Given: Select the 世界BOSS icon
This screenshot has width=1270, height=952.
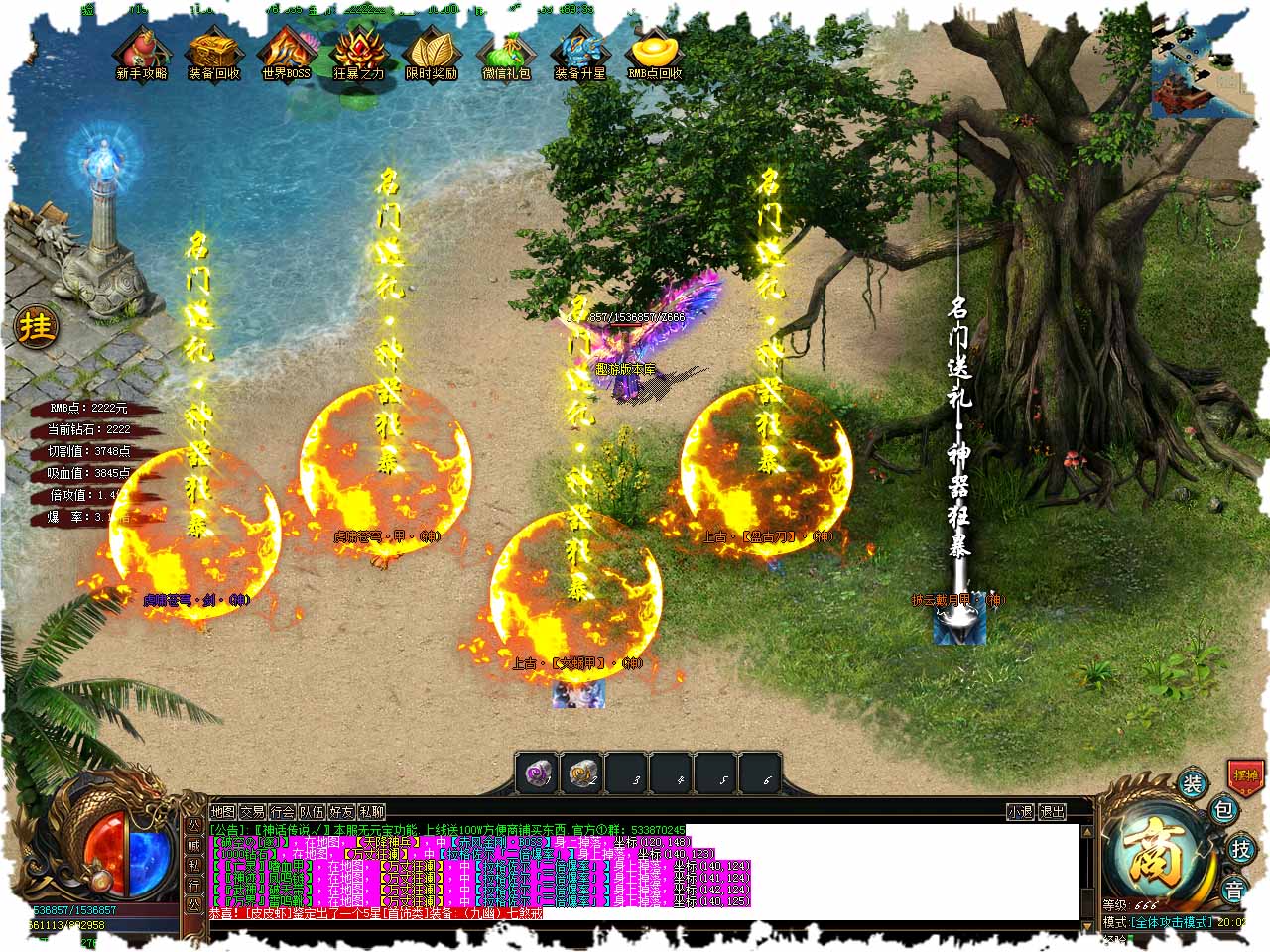Looking at the screenshot, I should coord(287,54).
